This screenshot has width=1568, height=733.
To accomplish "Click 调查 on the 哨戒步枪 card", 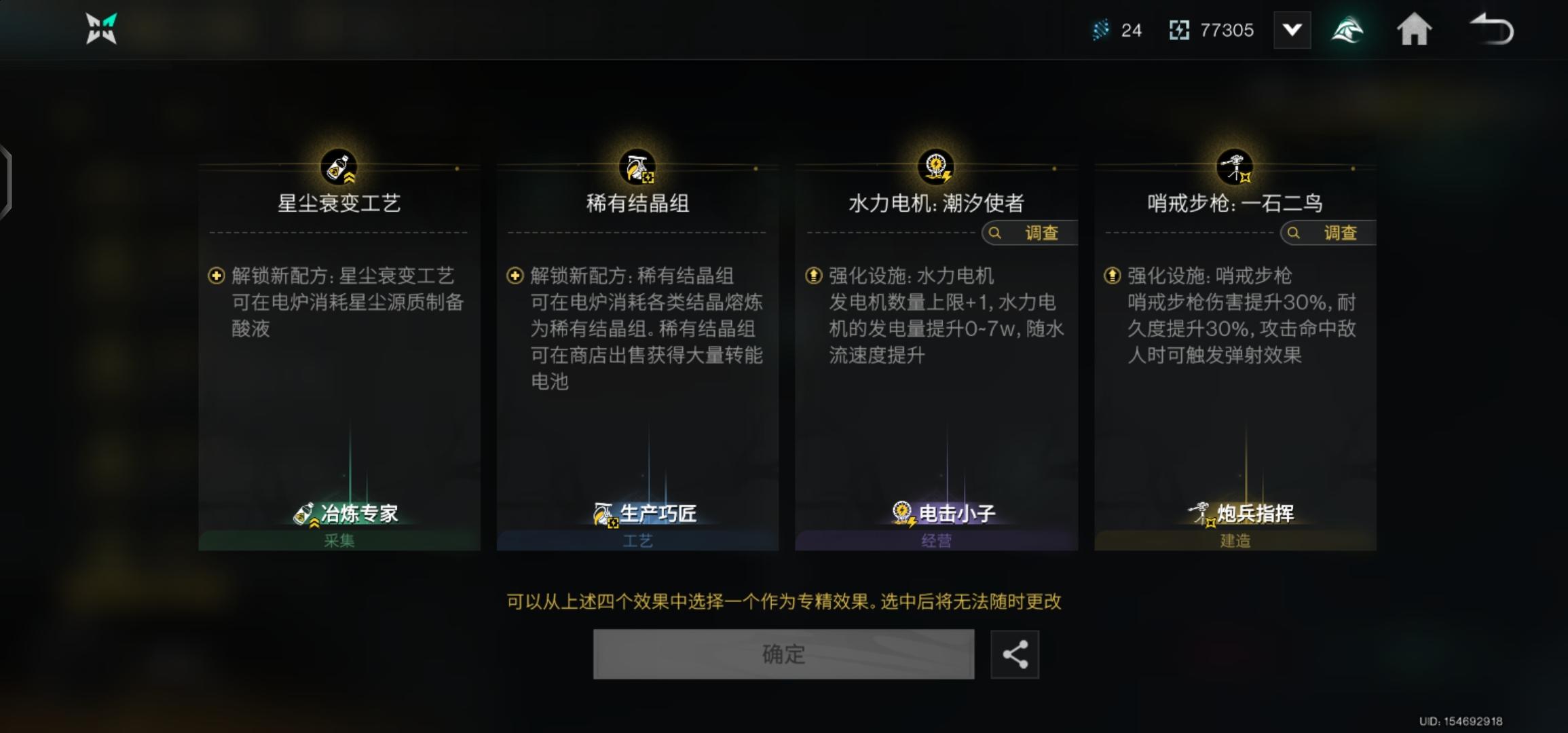I will click(x=1327, y=233).
